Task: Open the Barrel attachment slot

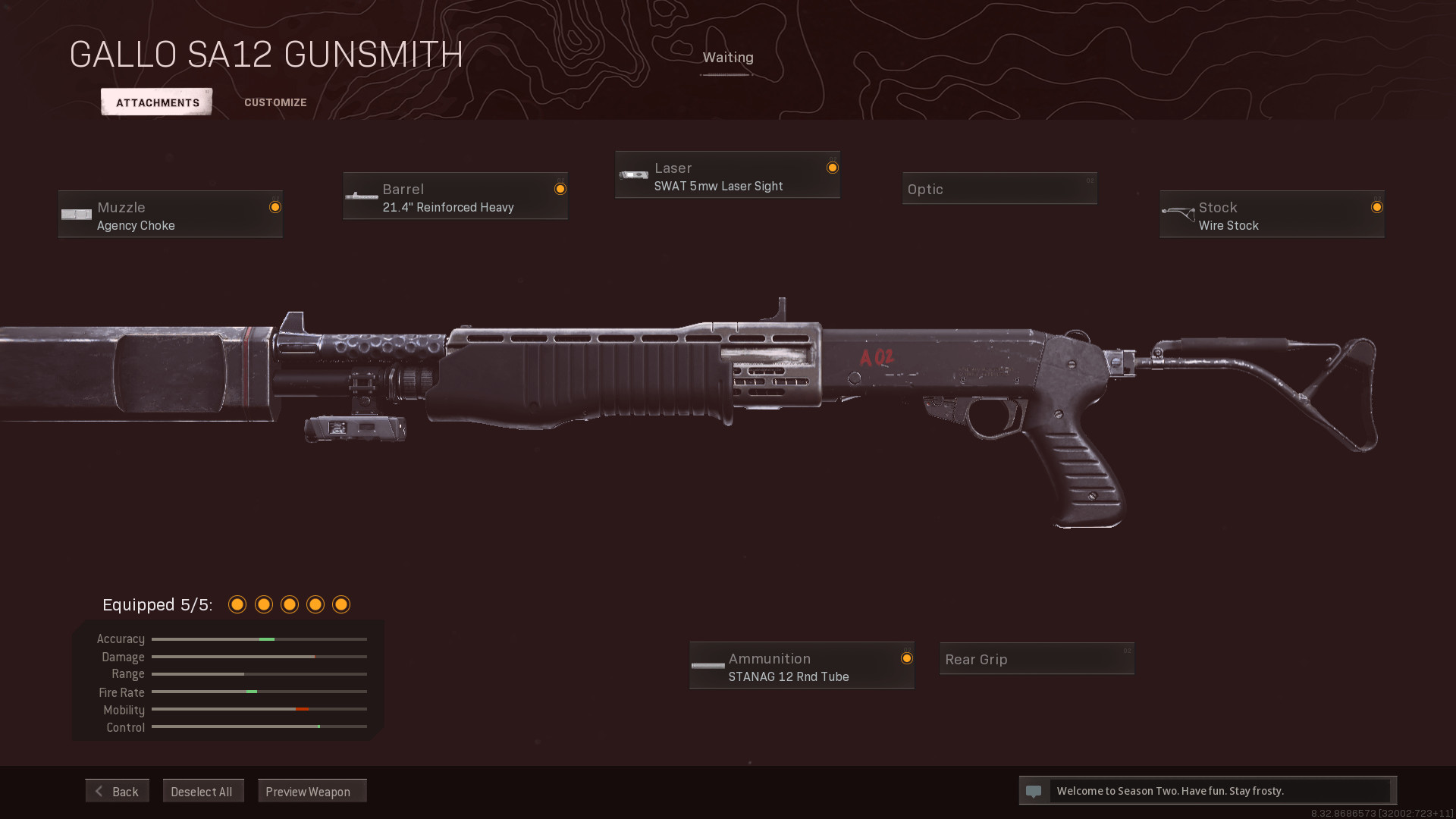Action: tap(455, 196)
